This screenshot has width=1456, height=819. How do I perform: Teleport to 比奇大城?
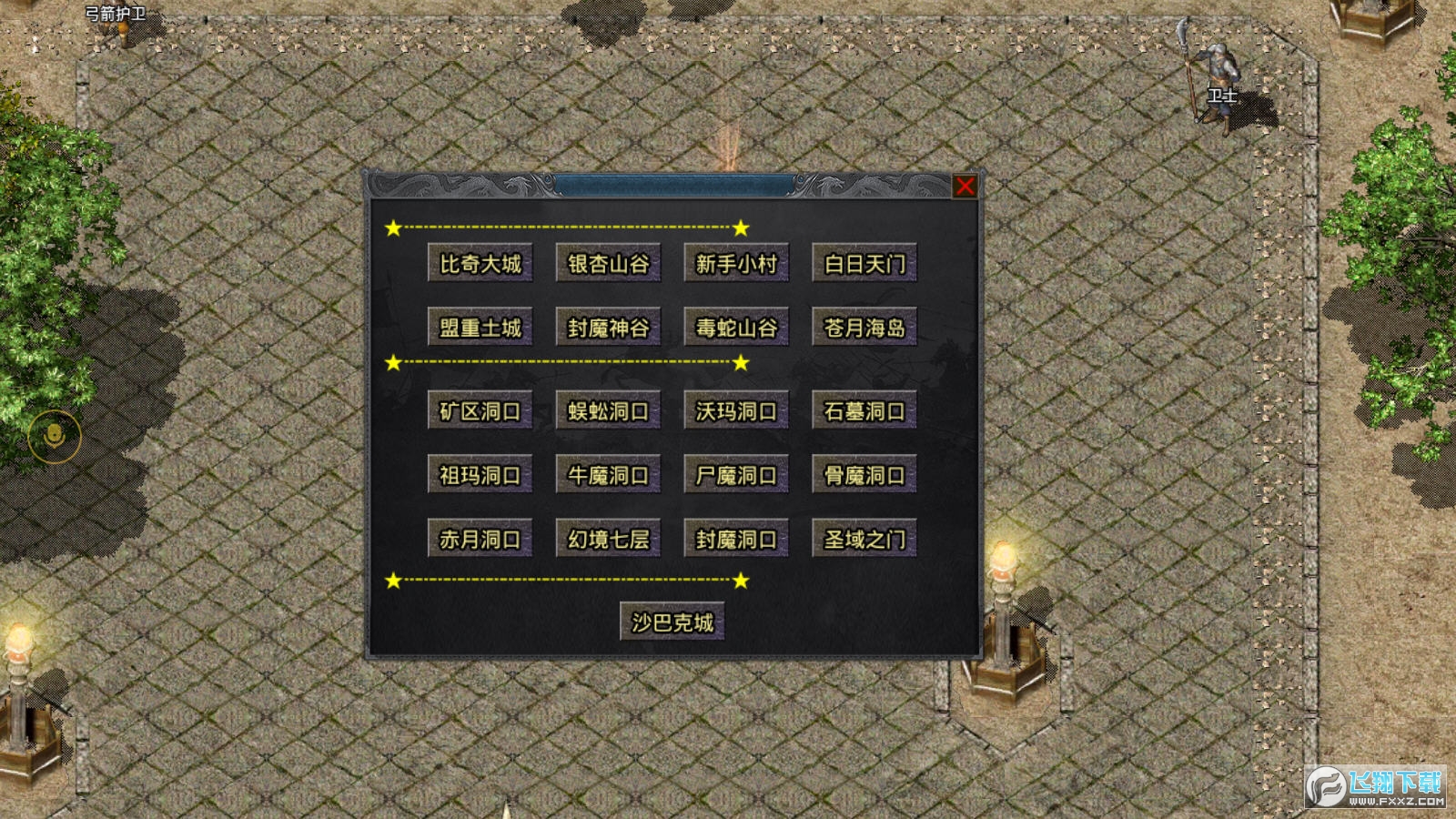click(x=480, y=264)
